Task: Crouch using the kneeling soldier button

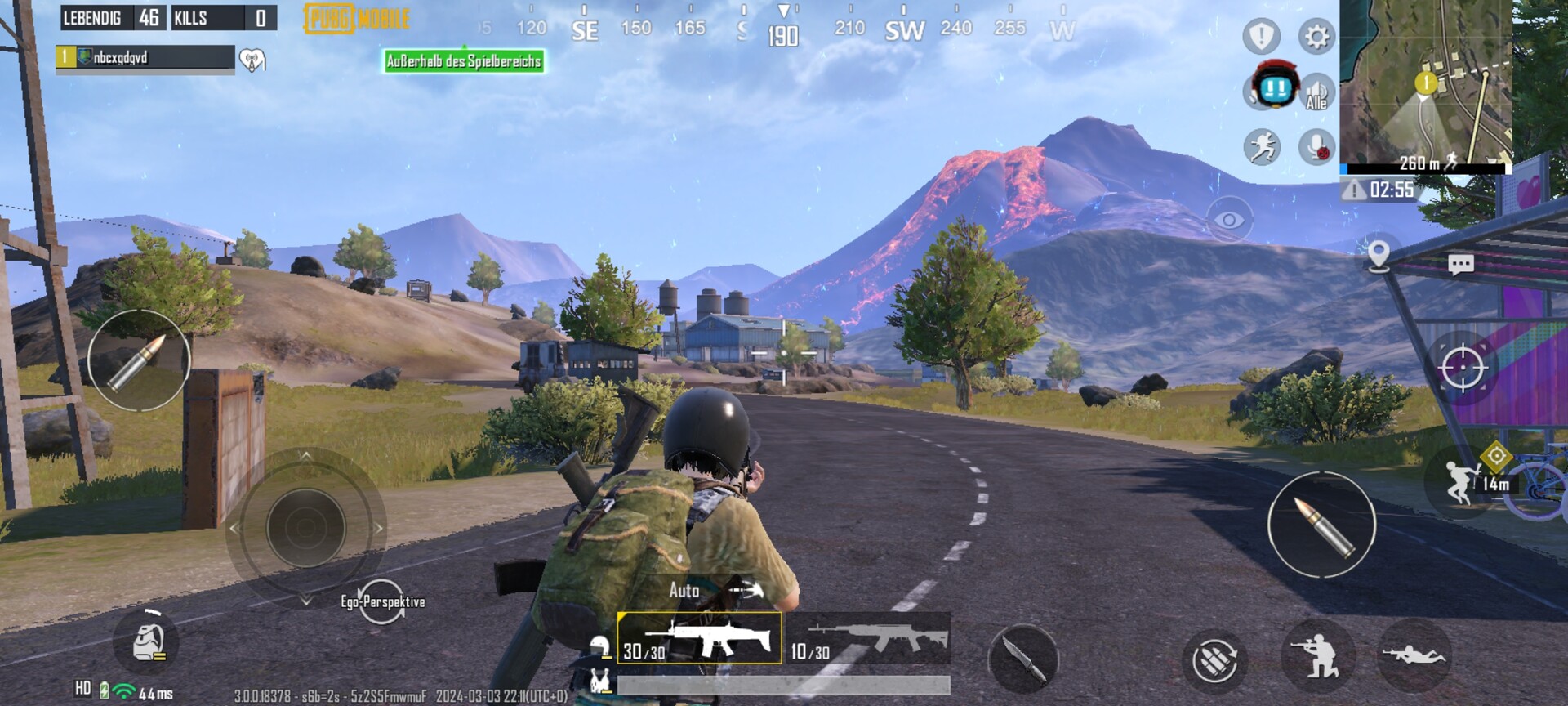Action: click(x=1317, y=656)
